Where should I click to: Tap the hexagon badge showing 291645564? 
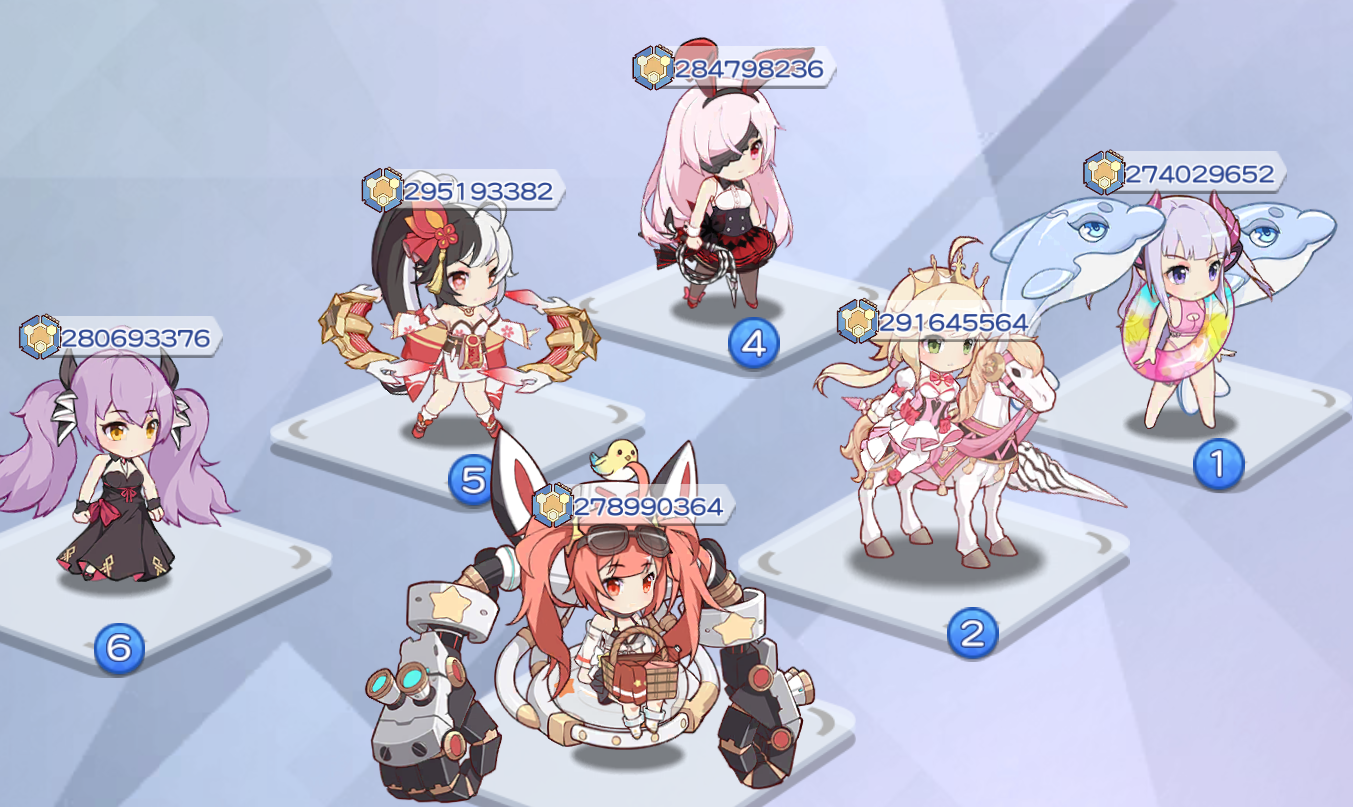(x=855, y=322)
